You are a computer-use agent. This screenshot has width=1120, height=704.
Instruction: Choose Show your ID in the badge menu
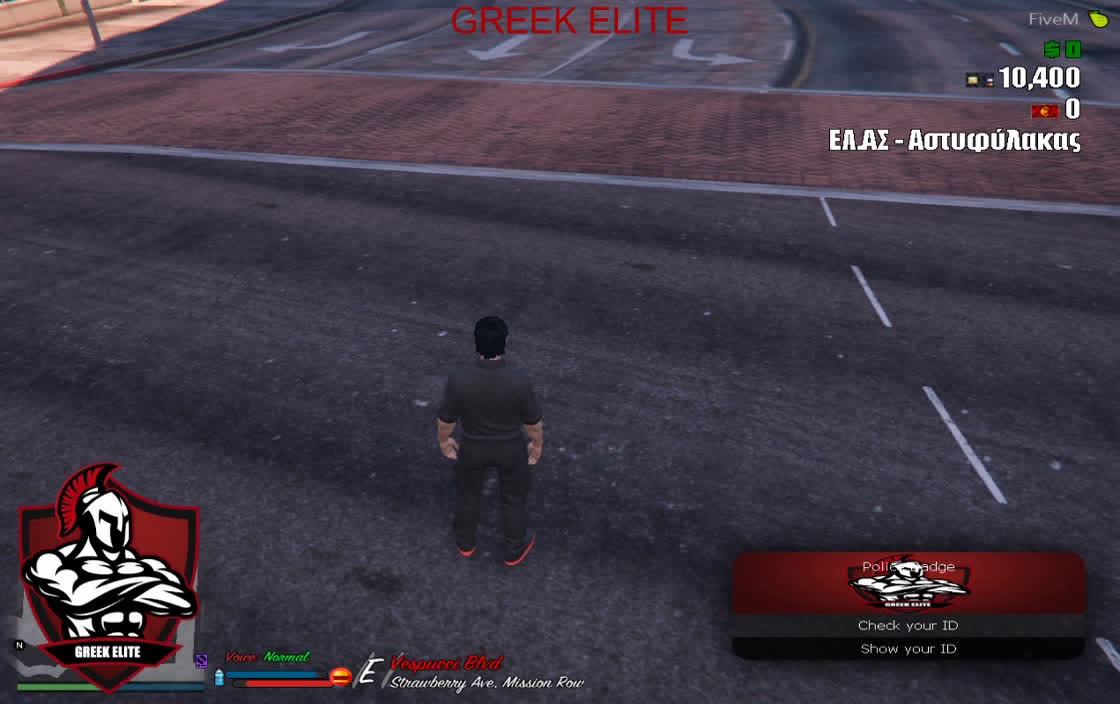coord(908,649)
